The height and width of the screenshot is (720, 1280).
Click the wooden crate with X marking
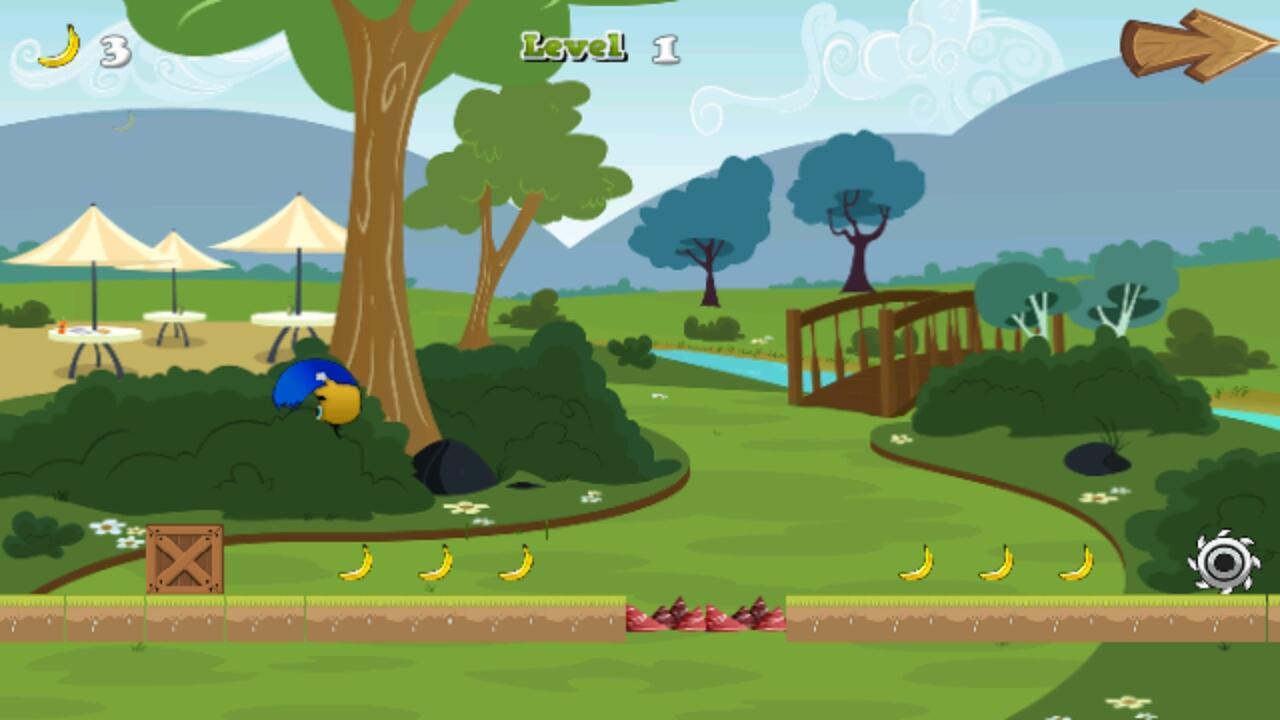coord(185,560)
